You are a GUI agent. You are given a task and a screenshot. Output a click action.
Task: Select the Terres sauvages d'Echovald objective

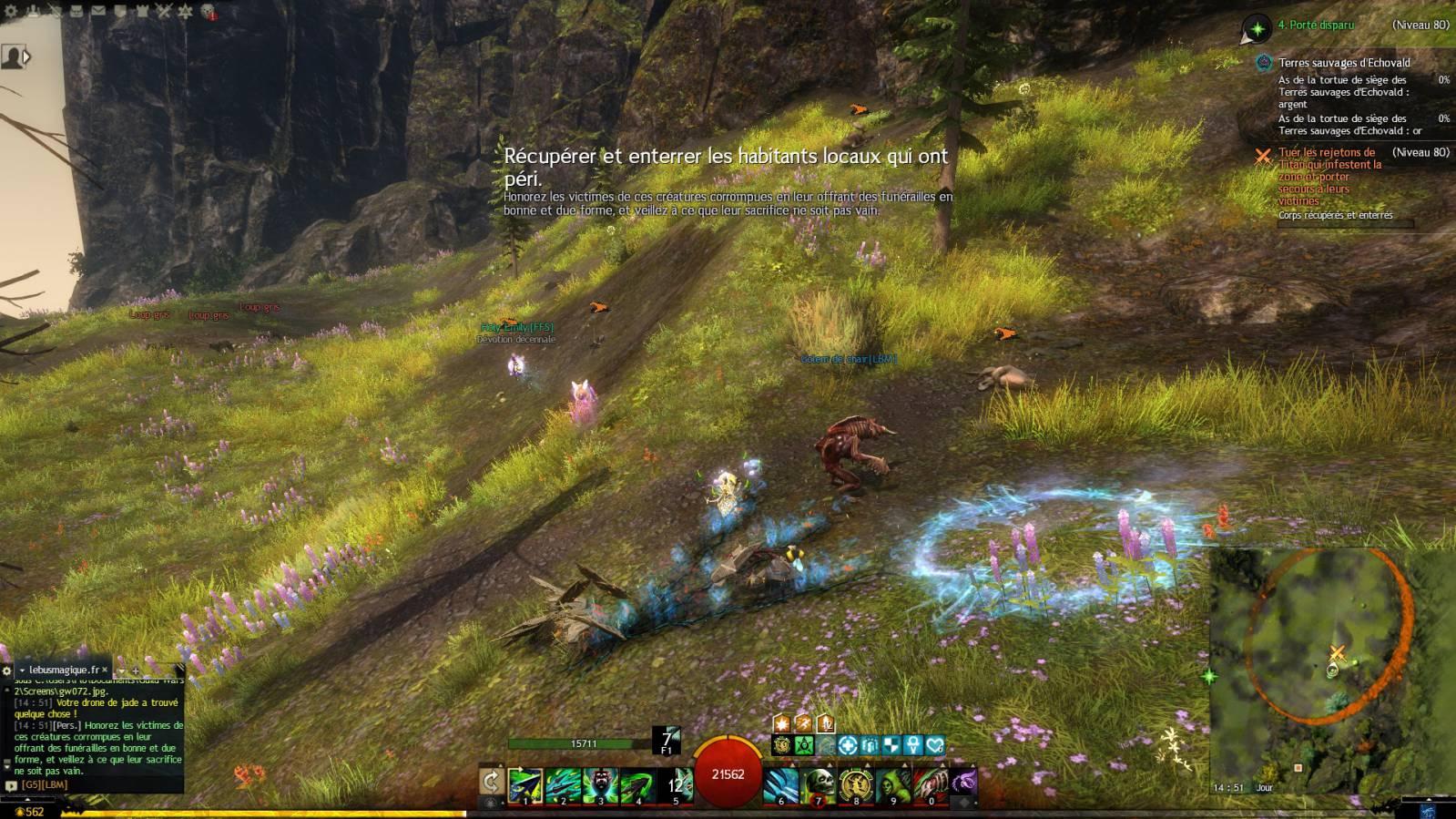1344,63
